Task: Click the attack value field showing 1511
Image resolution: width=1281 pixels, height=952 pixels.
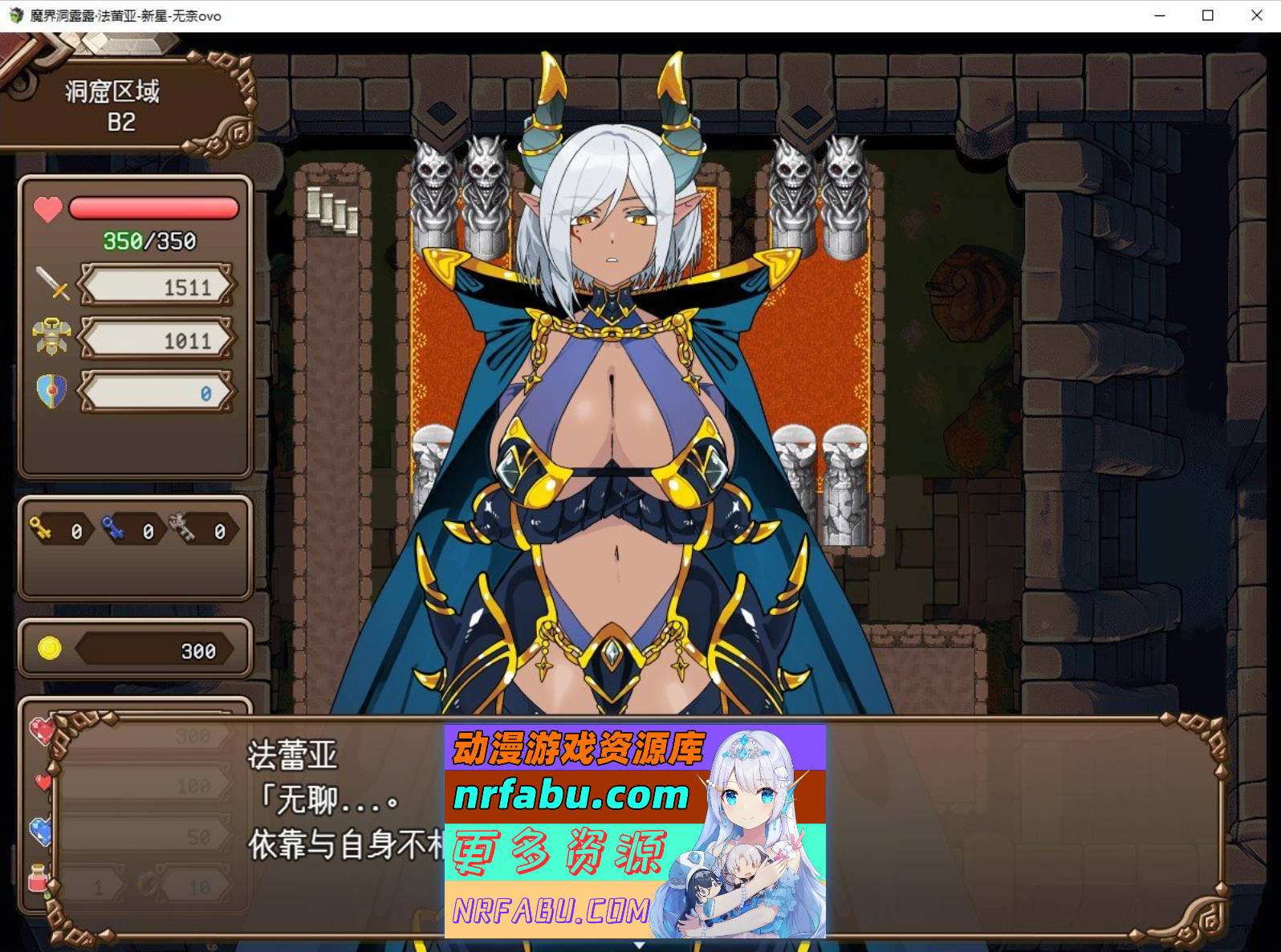Action: coord(157,286)
